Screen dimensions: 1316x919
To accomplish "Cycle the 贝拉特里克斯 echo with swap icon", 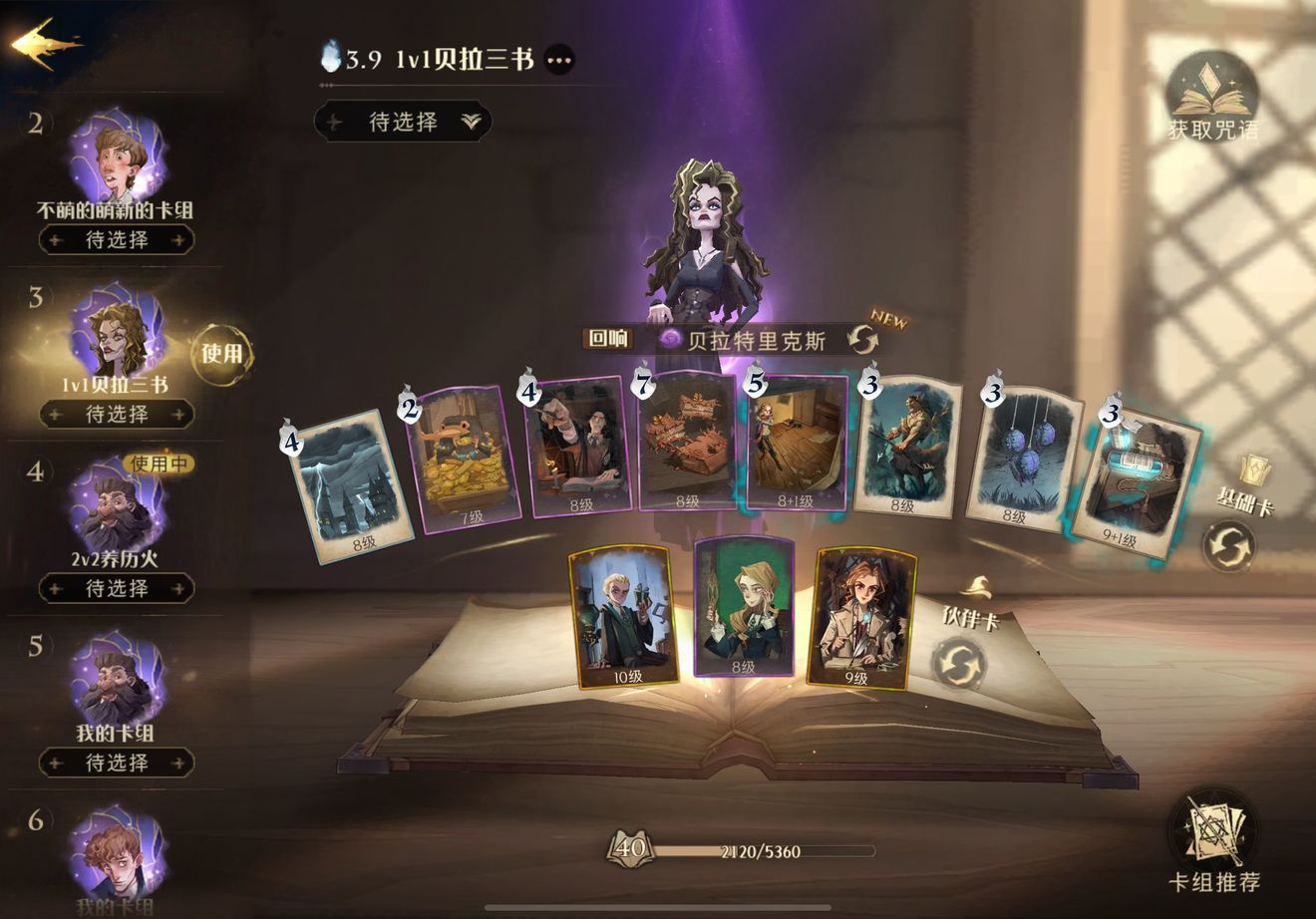I will [863, 339].
